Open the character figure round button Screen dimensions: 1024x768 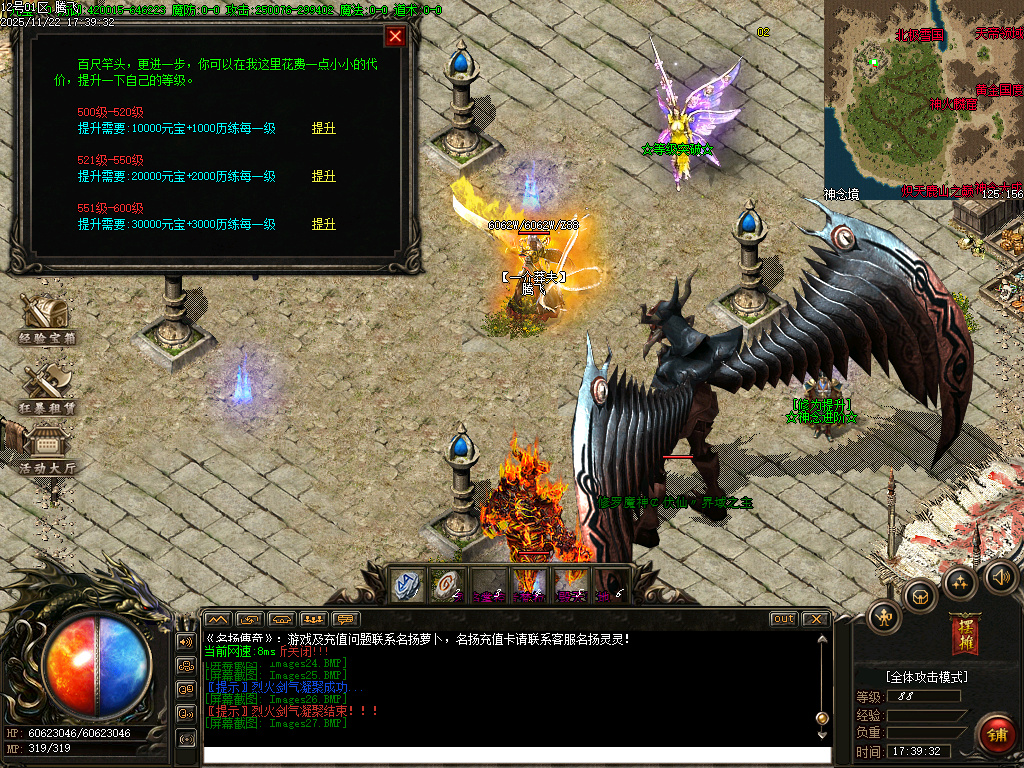coord(885,616)
